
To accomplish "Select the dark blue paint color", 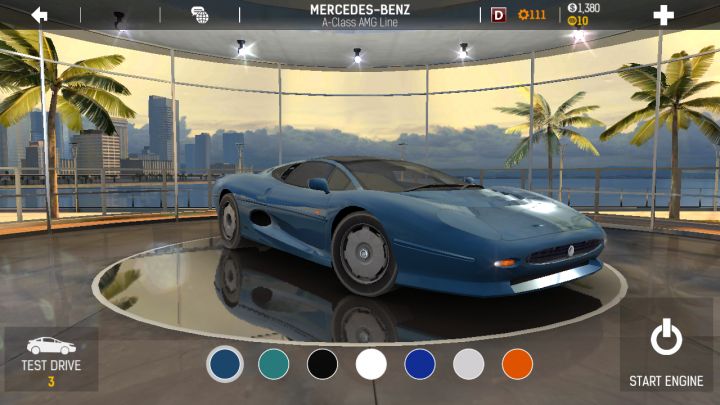I will pyautogui.click(x=225, y=364).
